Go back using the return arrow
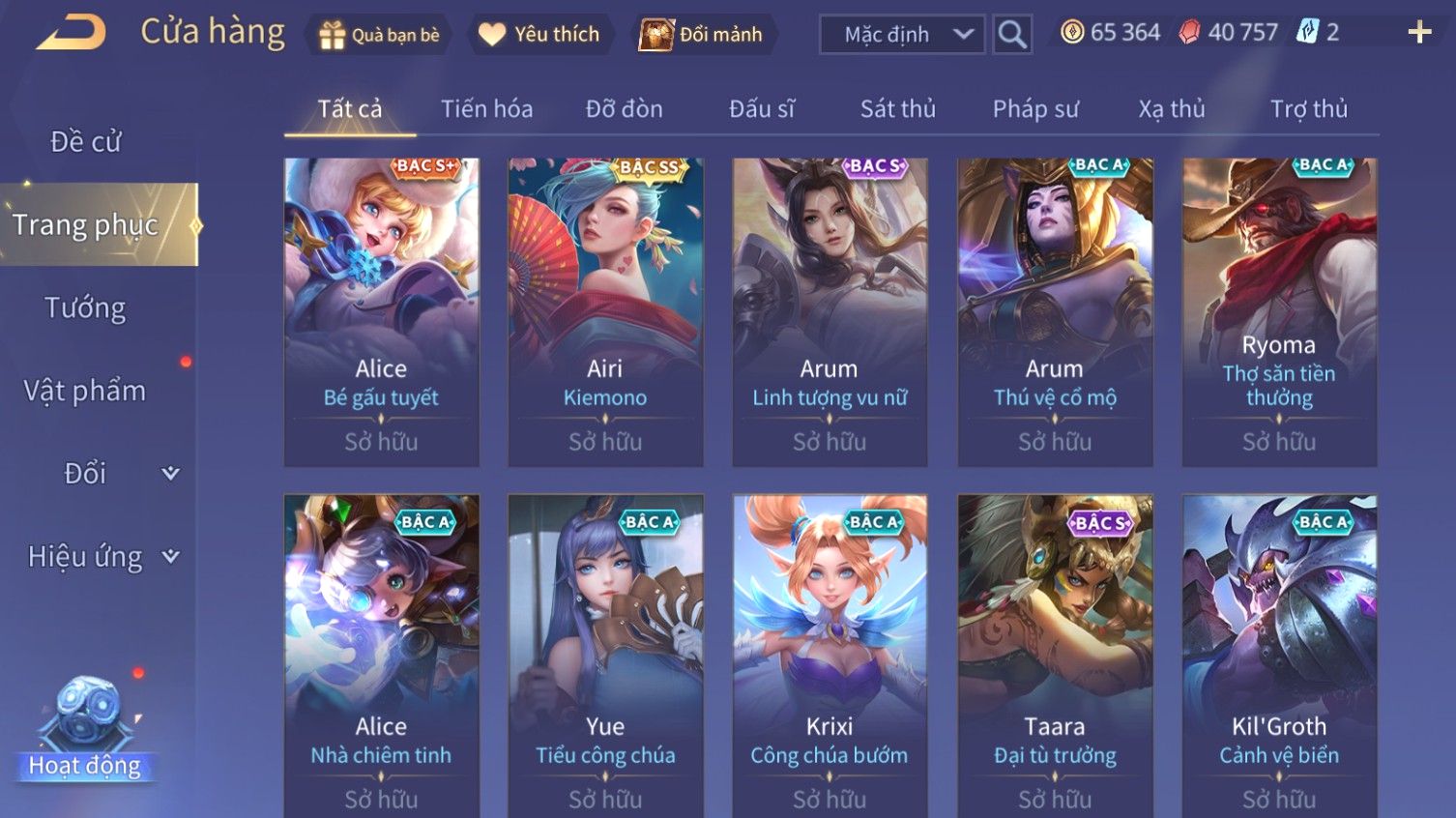The height and width of the screenshot is (818, 1456). point(72,33)
